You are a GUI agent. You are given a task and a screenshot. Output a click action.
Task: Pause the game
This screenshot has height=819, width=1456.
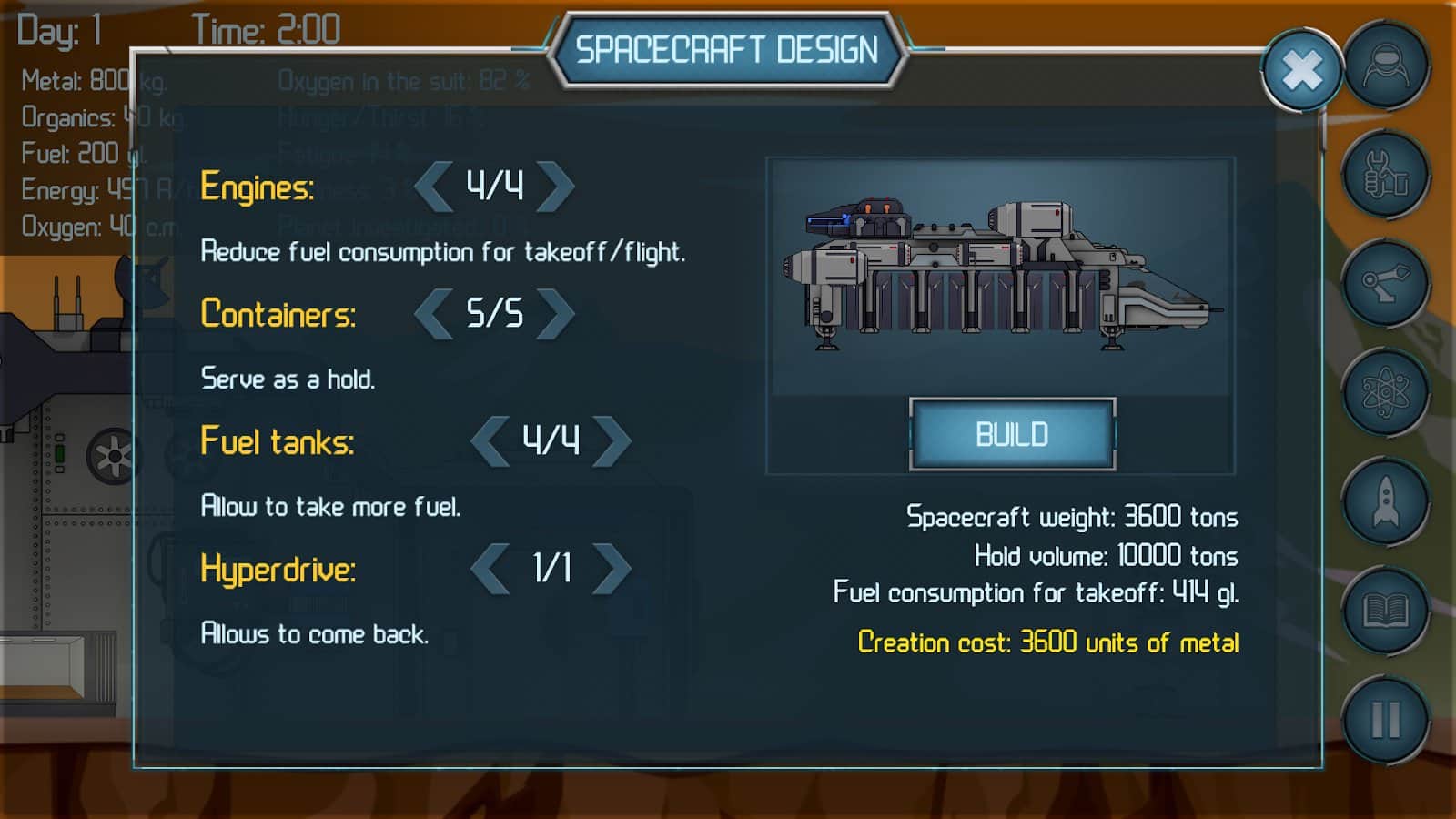(1385, 721)
